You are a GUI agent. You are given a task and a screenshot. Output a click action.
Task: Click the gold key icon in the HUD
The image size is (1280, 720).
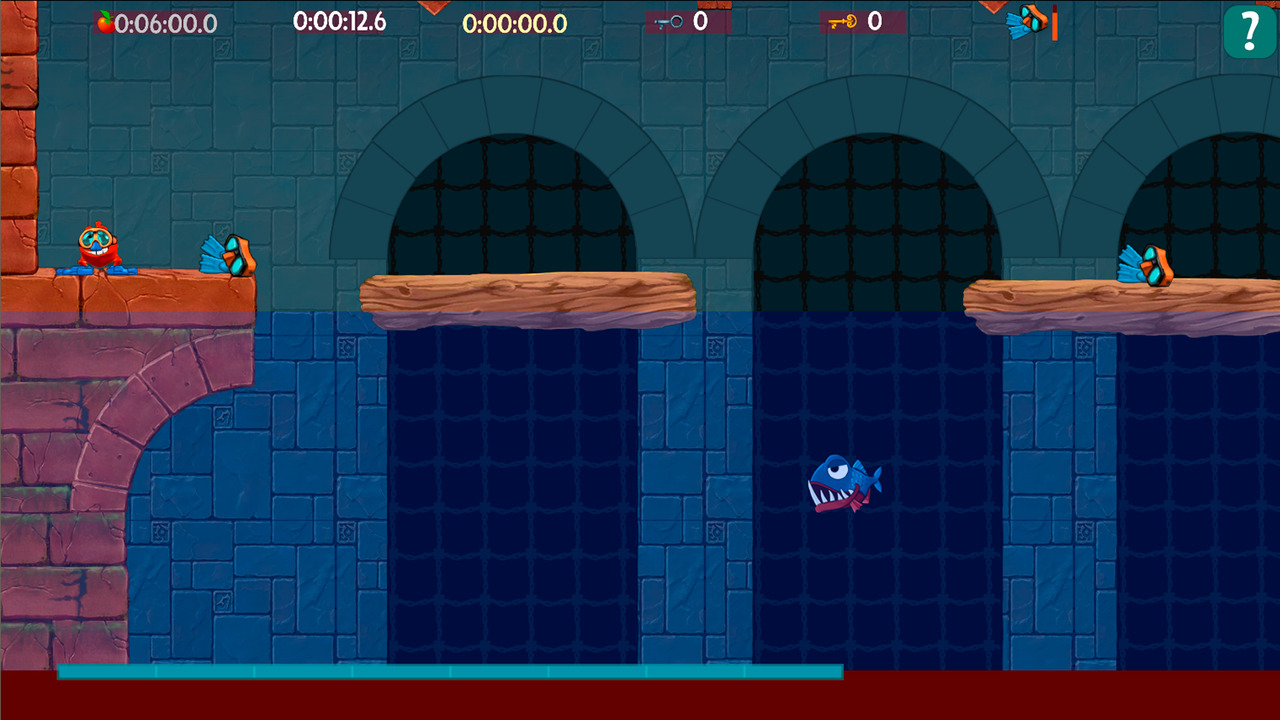(843, 21)
